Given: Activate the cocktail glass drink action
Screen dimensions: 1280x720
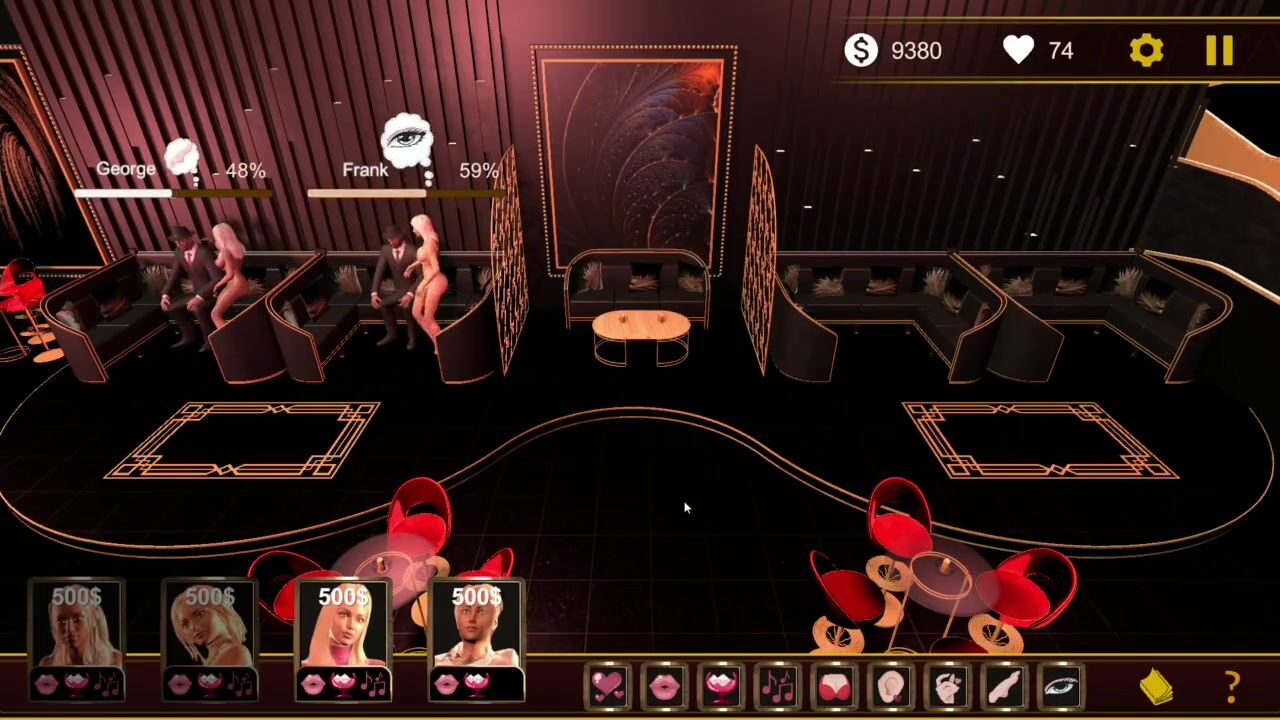Looking at the screenshot, I should [x=721, y=686].
